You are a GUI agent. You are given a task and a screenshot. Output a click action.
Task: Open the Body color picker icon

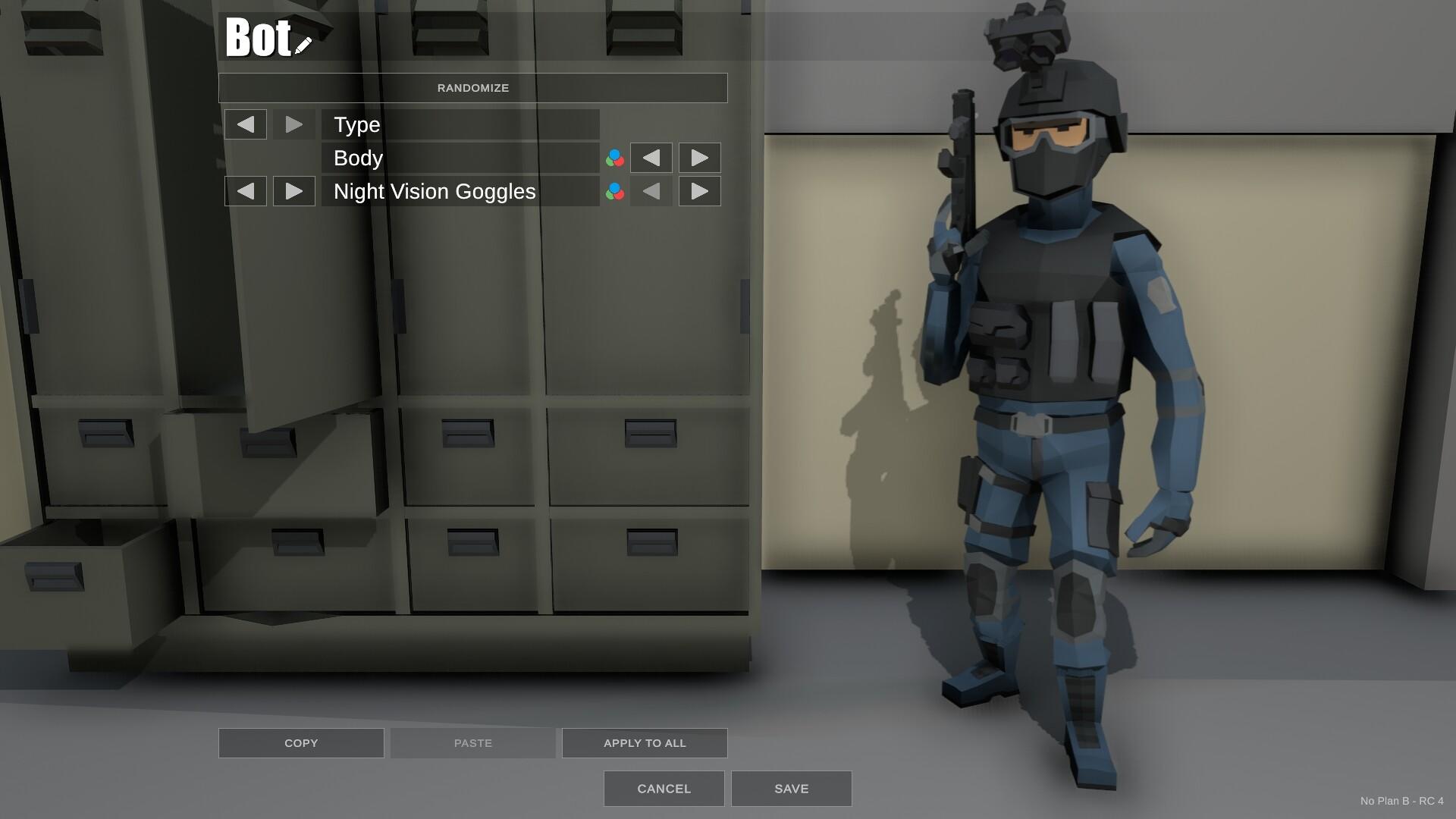(614, 158)
